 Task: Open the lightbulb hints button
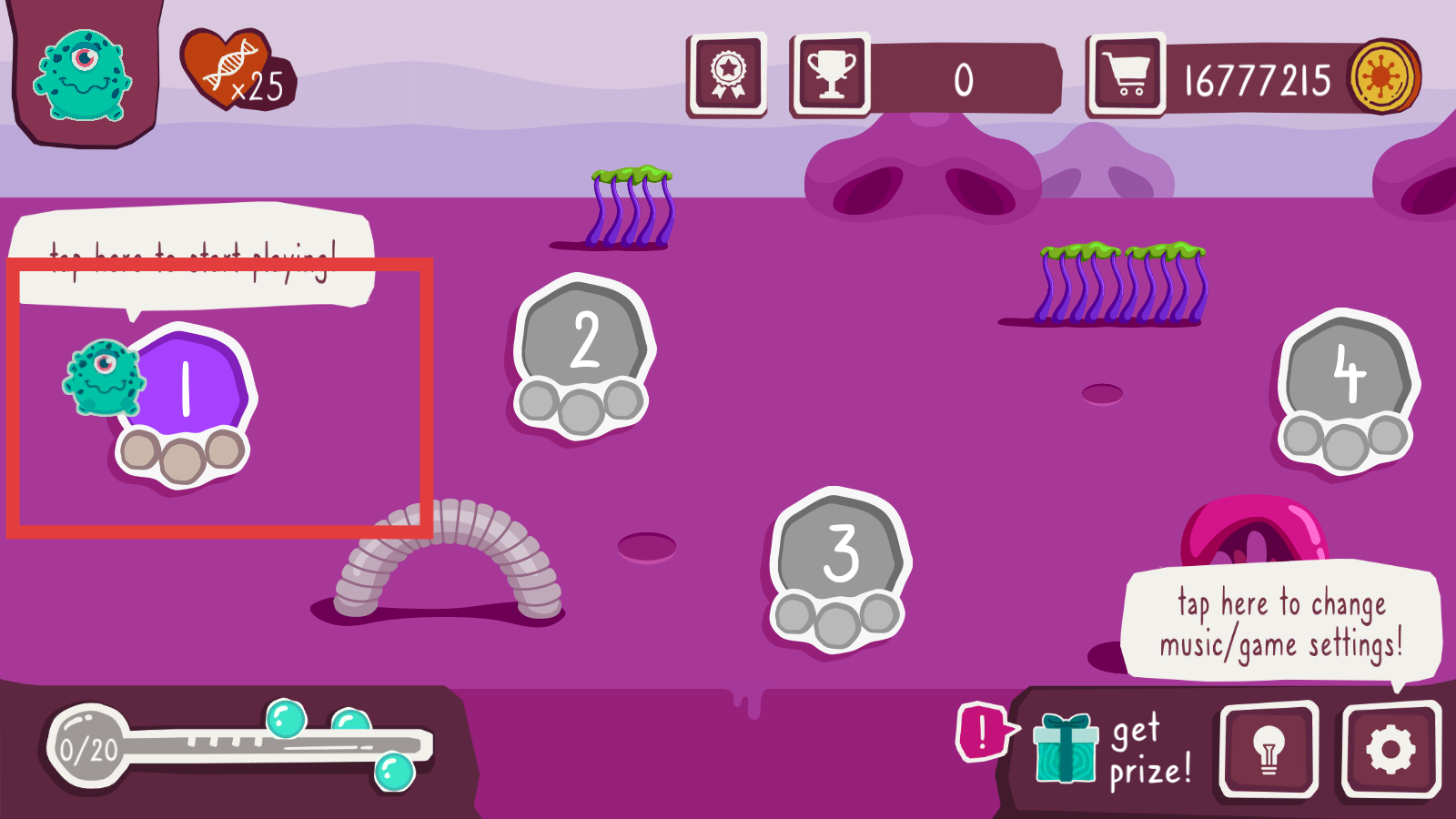point(1269,751)
